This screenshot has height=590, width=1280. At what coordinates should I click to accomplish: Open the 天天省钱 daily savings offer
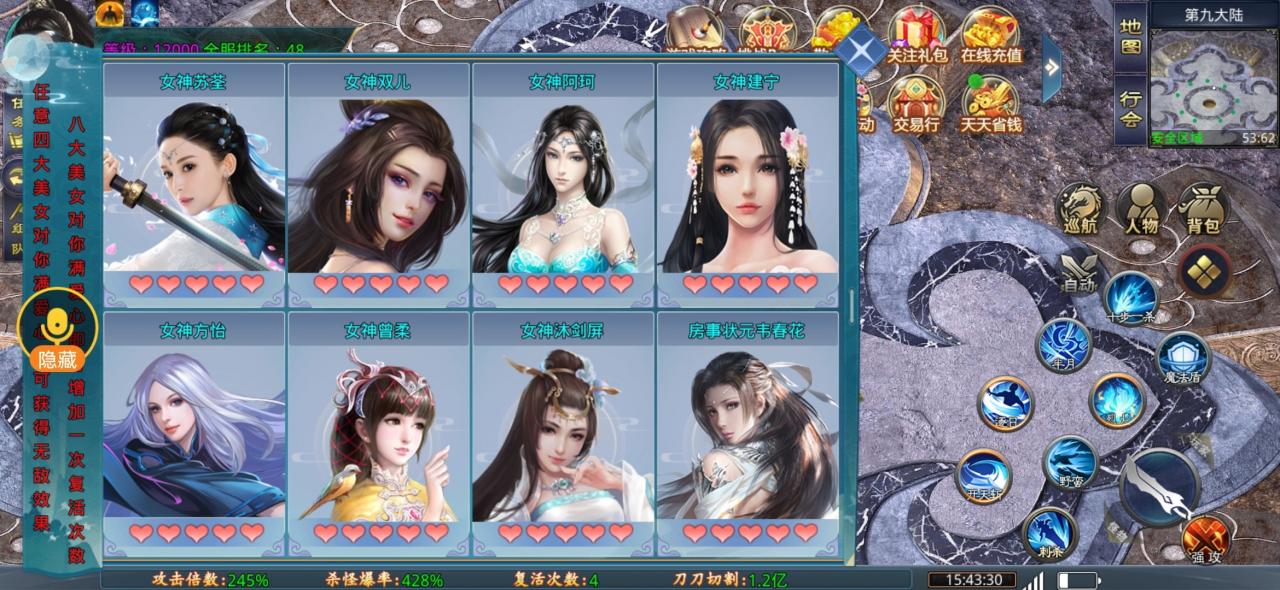click(x=991, y=105)
